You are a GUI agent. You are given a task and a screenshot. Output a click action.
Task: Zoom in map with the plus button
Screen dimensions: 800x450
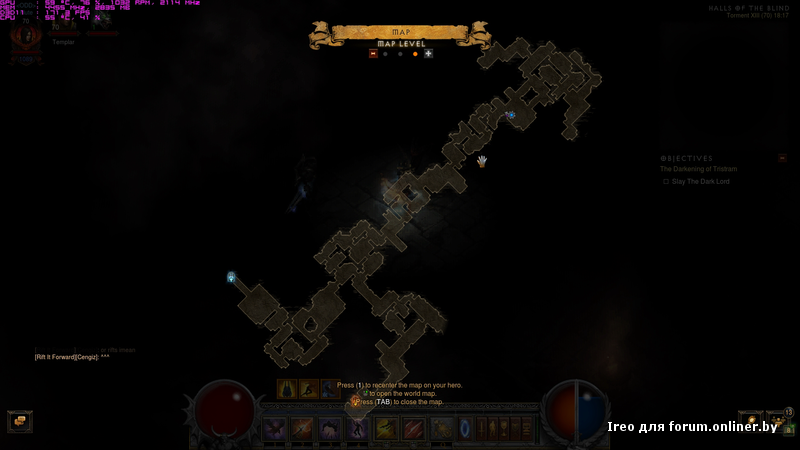point(429,53)
